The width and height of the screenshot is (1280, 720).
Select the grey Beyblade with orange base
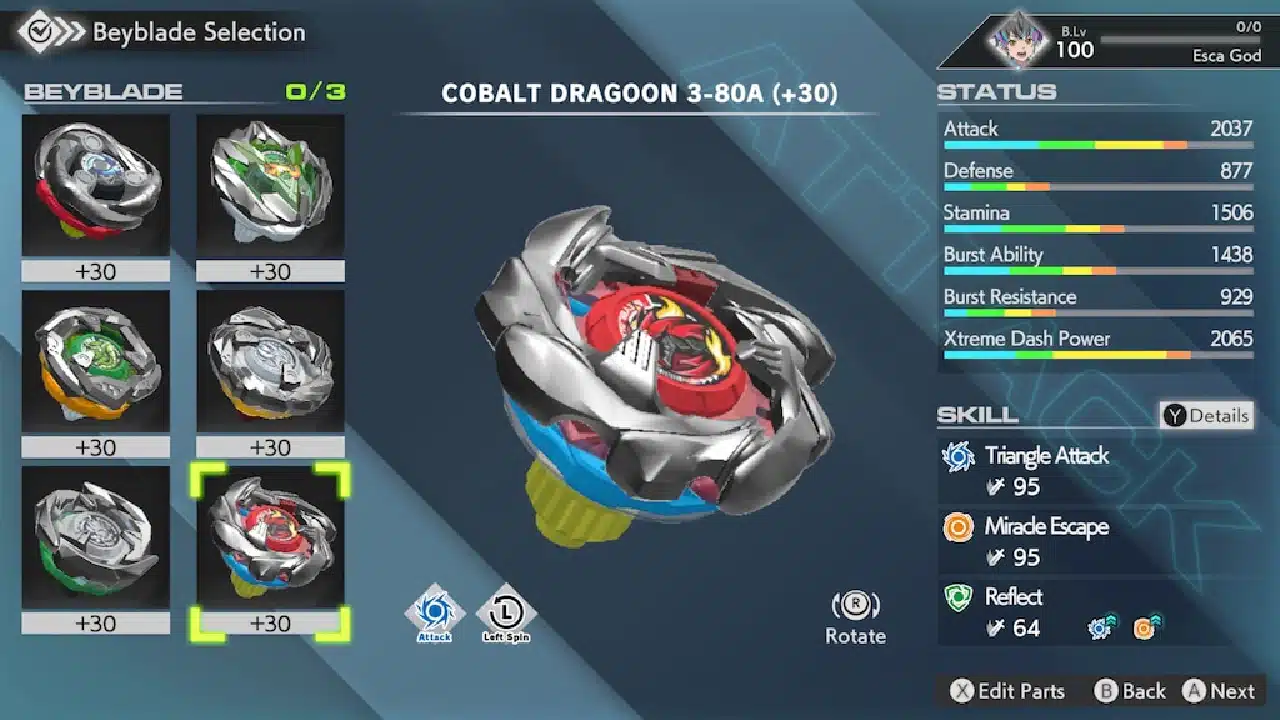[270, 361]
